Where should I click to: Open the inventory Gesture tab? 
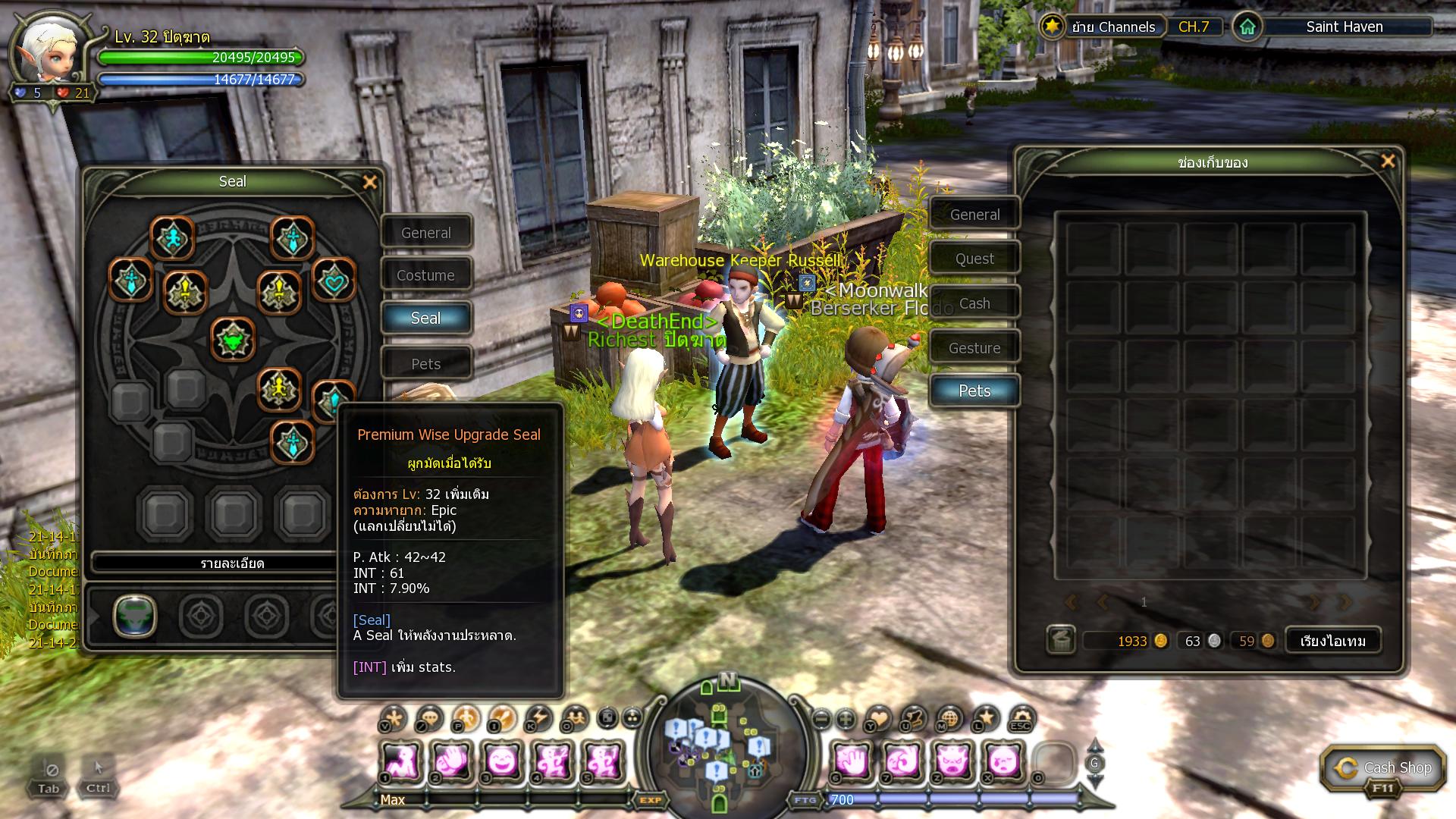974,348
